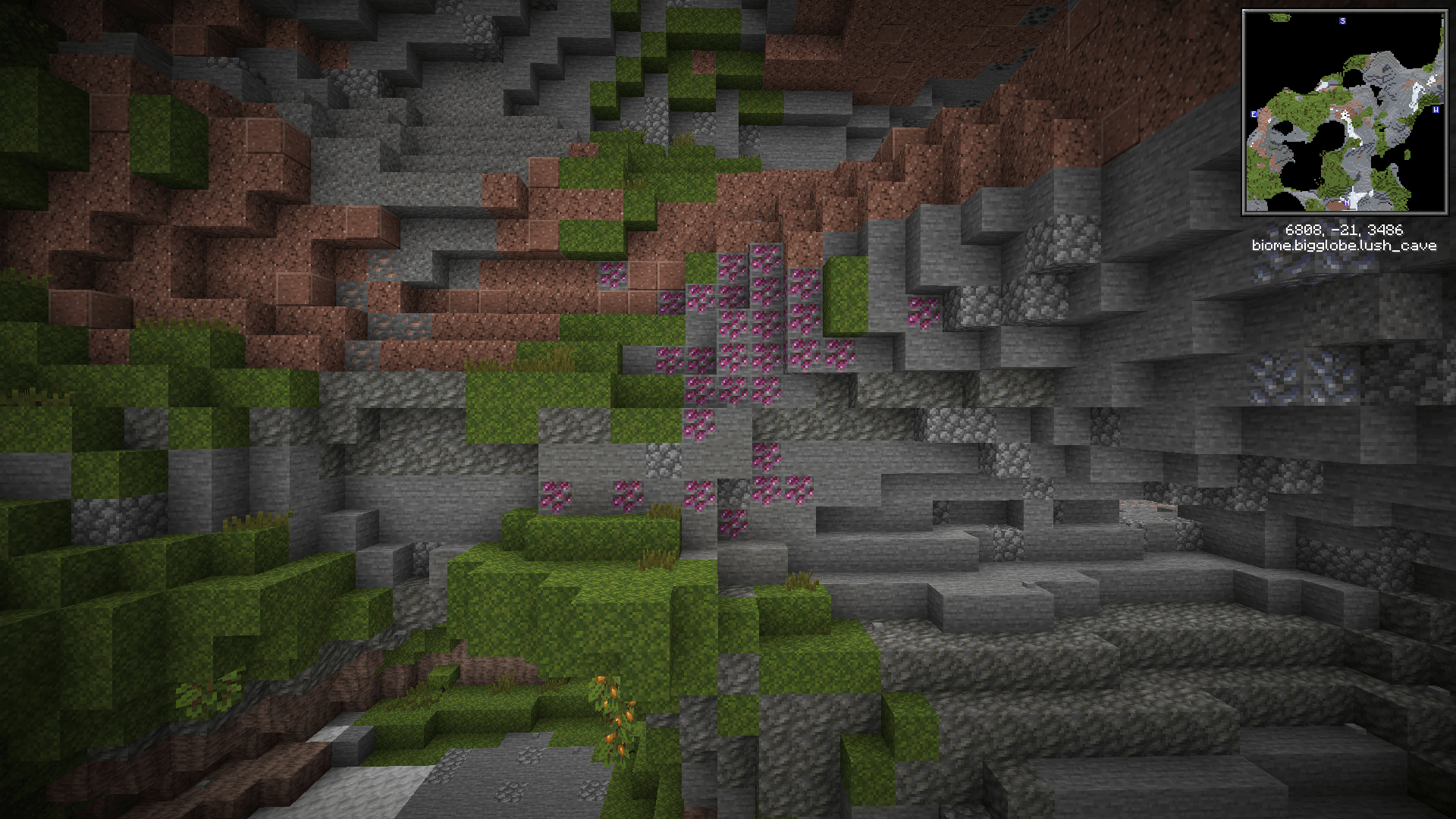Click the white player arrow in the minimap center
This screenshot has height=819, width=1456.
point(1346,114)
